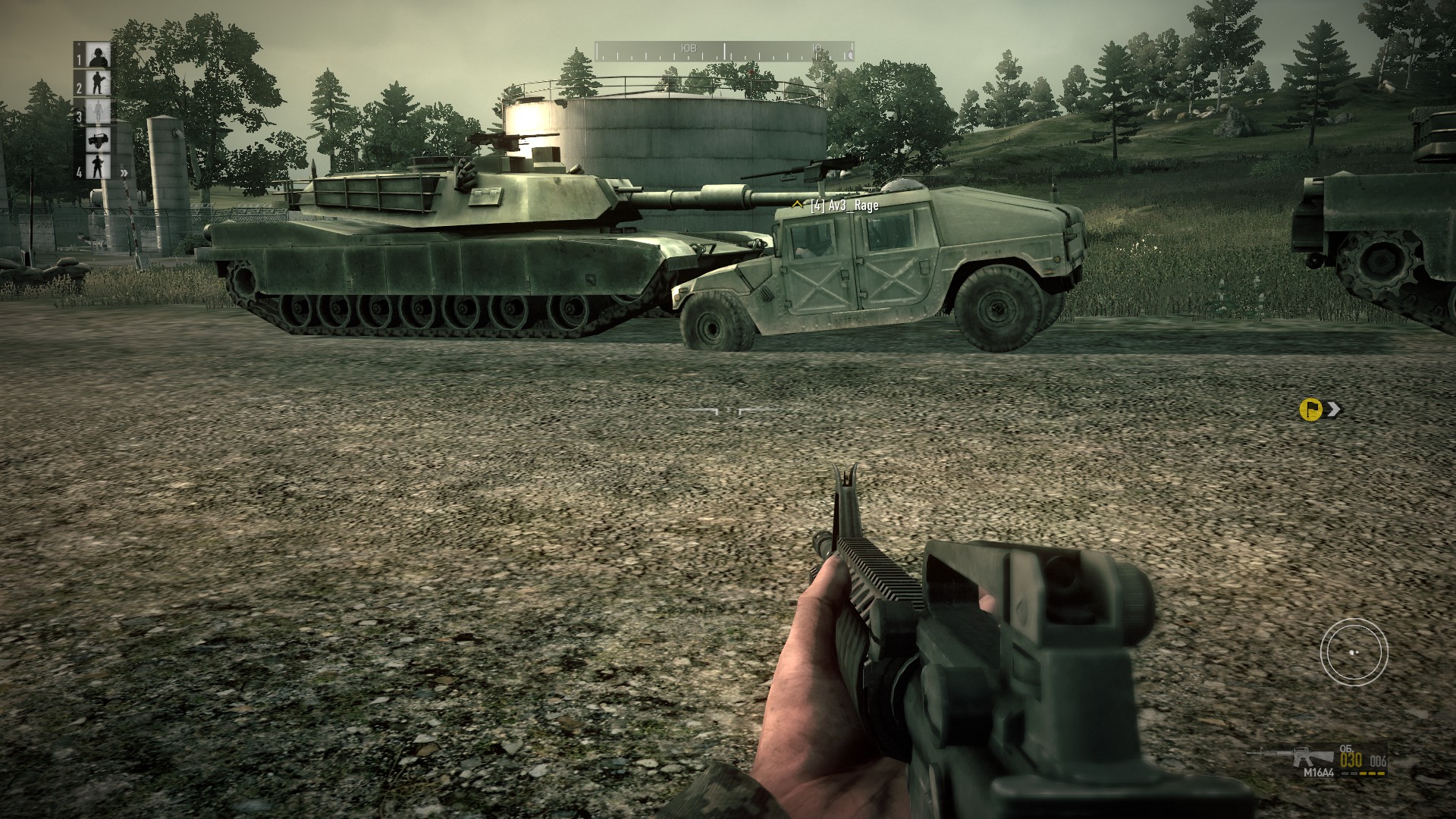1456x819 pixels.
Task: Expand the arrow above the Av3_Rage nametag
Action: click(x=797, y=202)
